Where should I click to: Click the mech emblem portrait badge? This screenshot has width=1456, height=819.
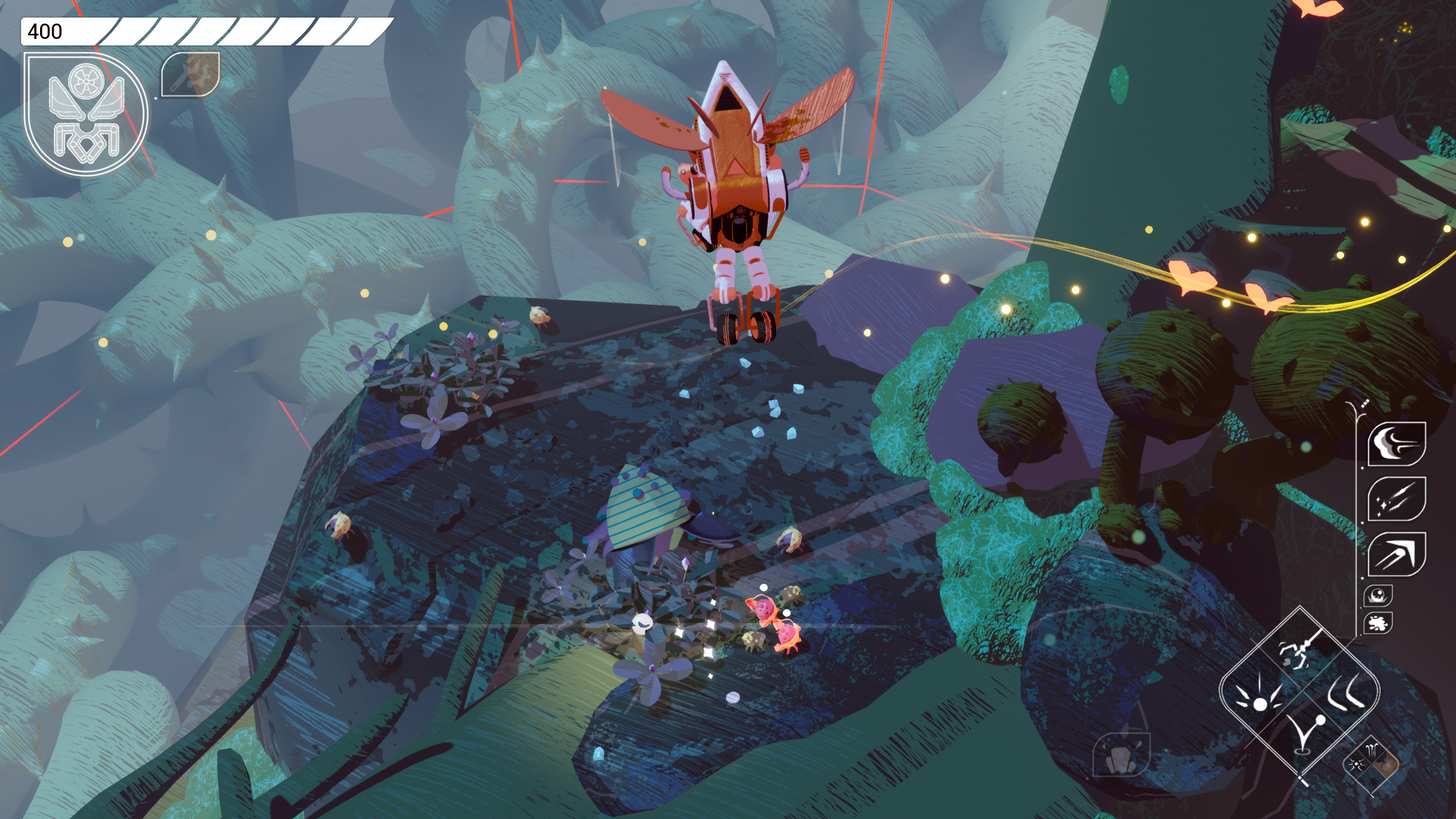pos(86,114)
